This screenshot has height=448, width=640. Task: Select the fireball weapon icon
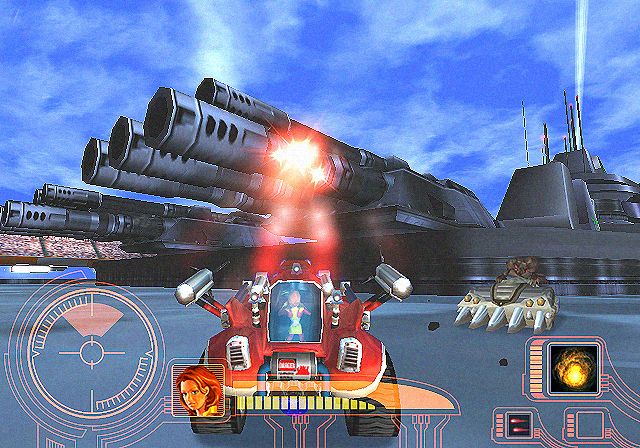click(575, 368)
